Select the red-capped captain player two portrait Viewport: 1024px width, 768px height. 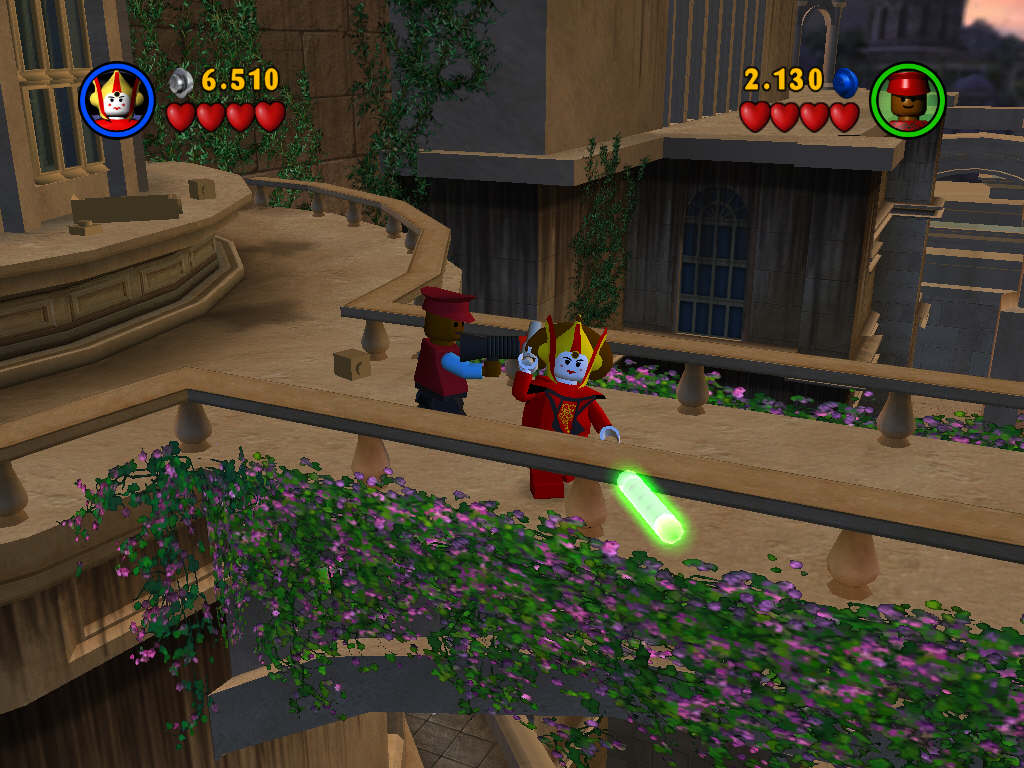907,100
